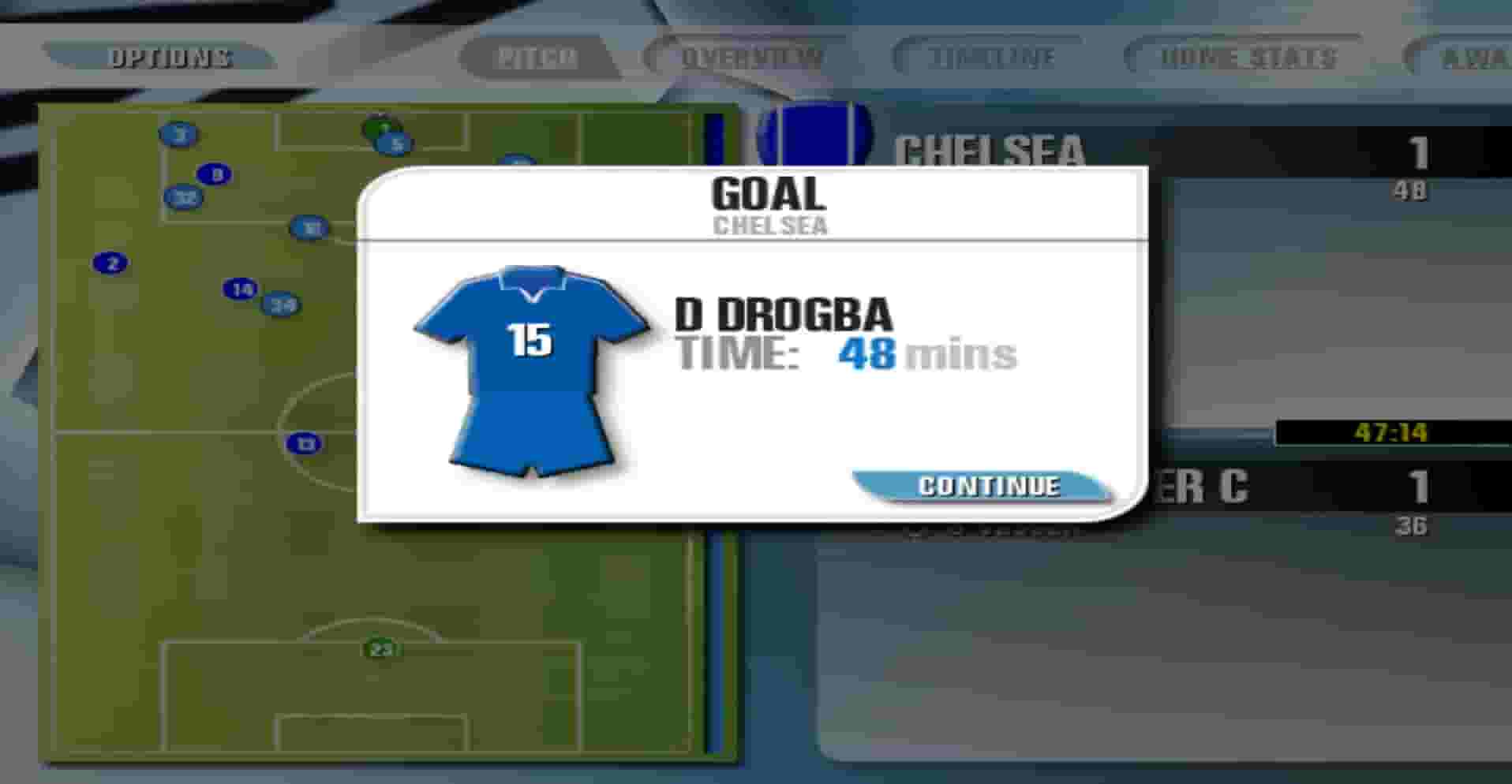Click the green goalkeeper marker at top goal
Screen dimensions: 1512x784
point(377,128)
